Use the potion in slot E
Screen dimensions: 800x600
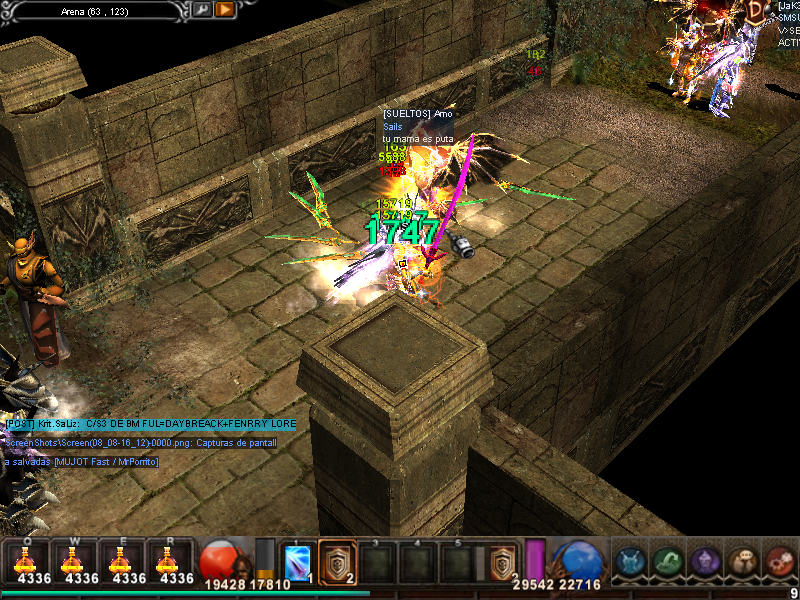[126, 560]
